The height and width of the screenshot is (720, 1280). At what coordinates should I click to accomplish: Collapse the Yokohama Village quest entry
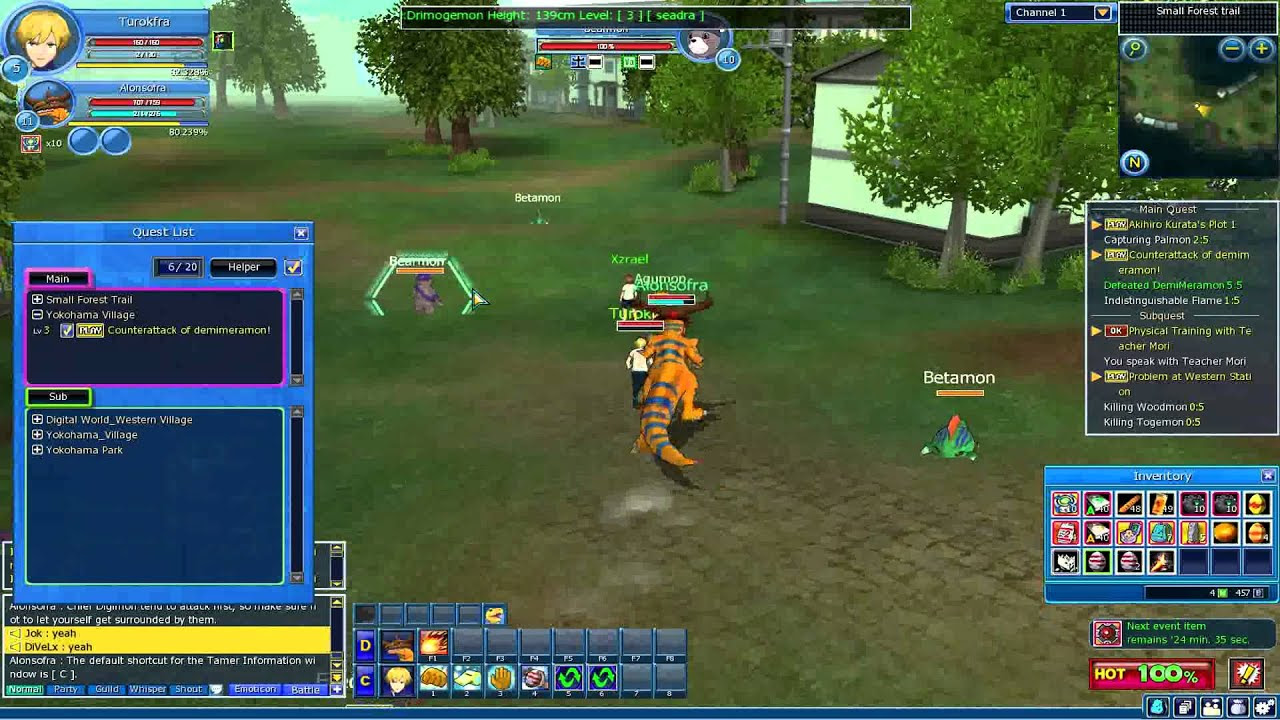[36, 315]
